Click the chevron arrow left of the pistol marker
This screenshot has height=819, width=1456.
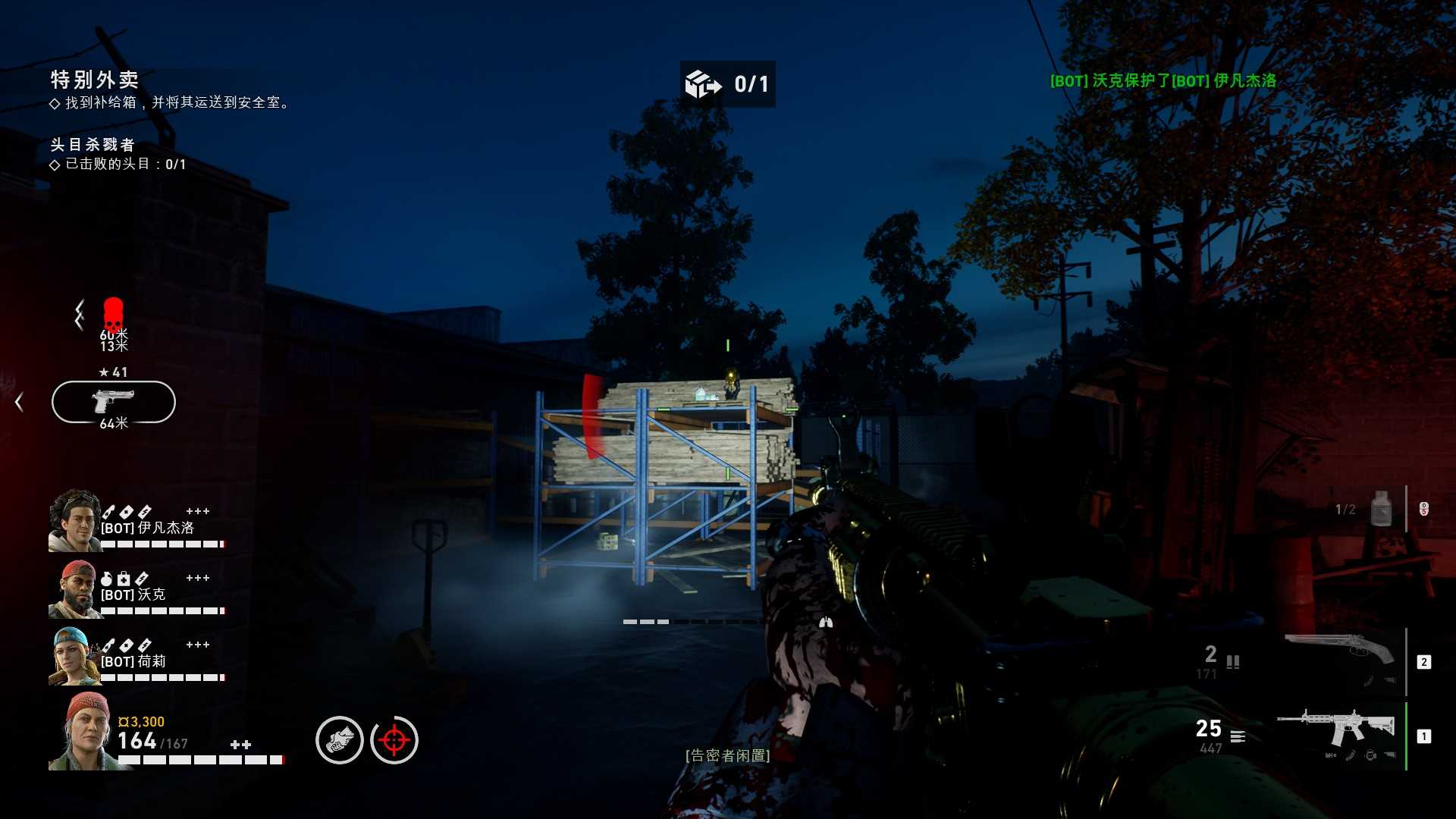pyautogui.click(x=20, y=402)
